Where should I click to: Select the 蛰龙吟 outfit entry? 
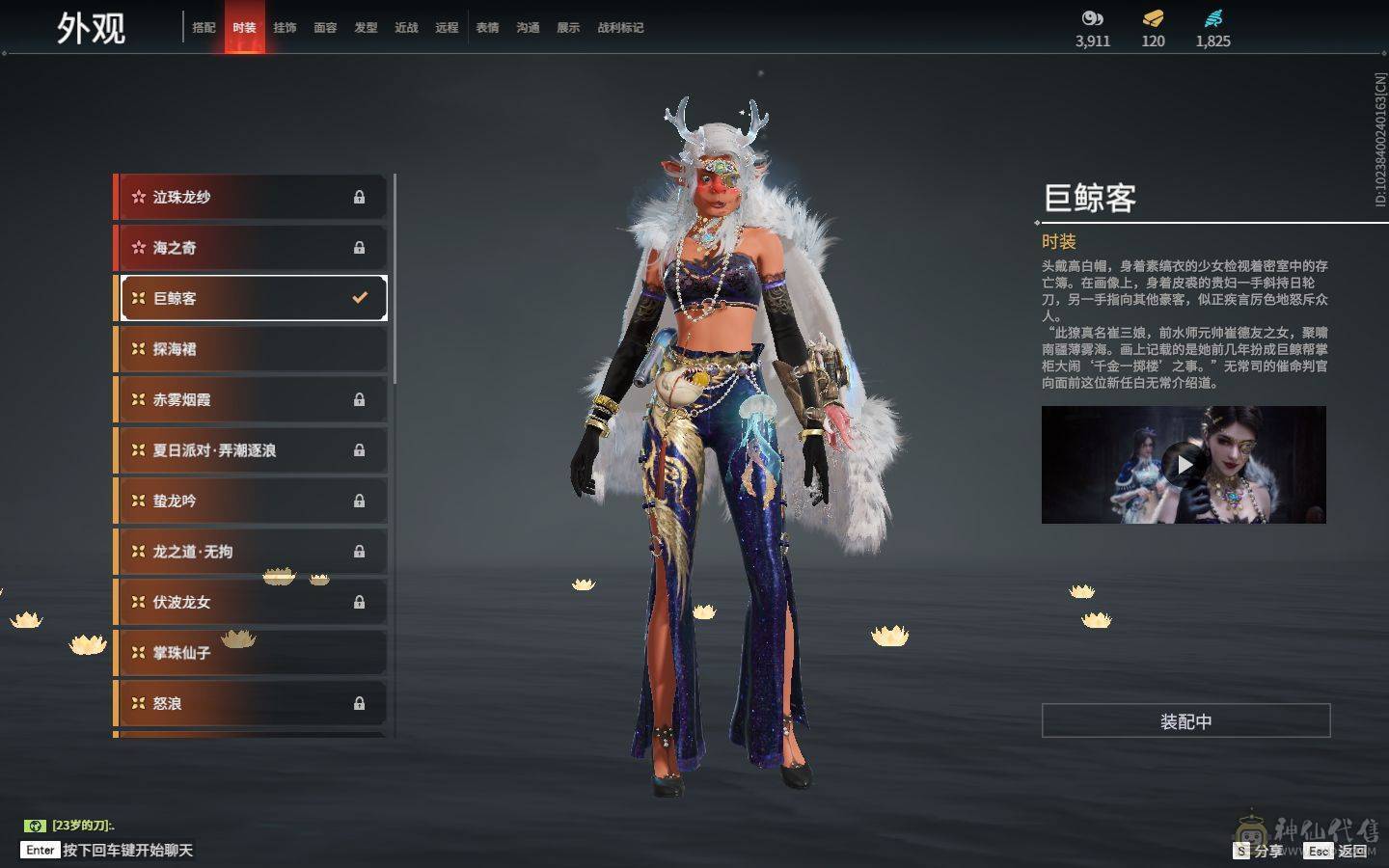[251, 501]
